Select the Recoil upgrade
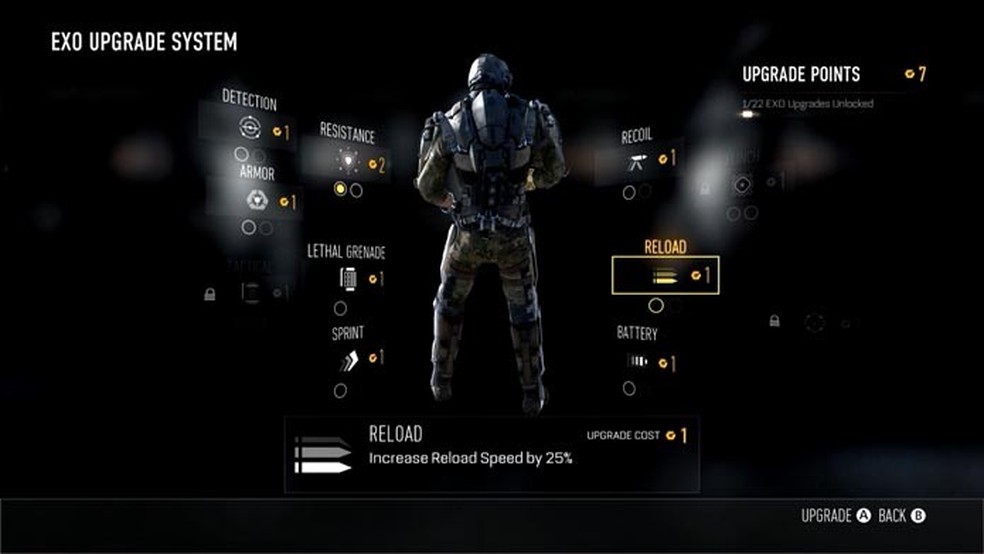 pyautogui.click(x=637, y=161)
